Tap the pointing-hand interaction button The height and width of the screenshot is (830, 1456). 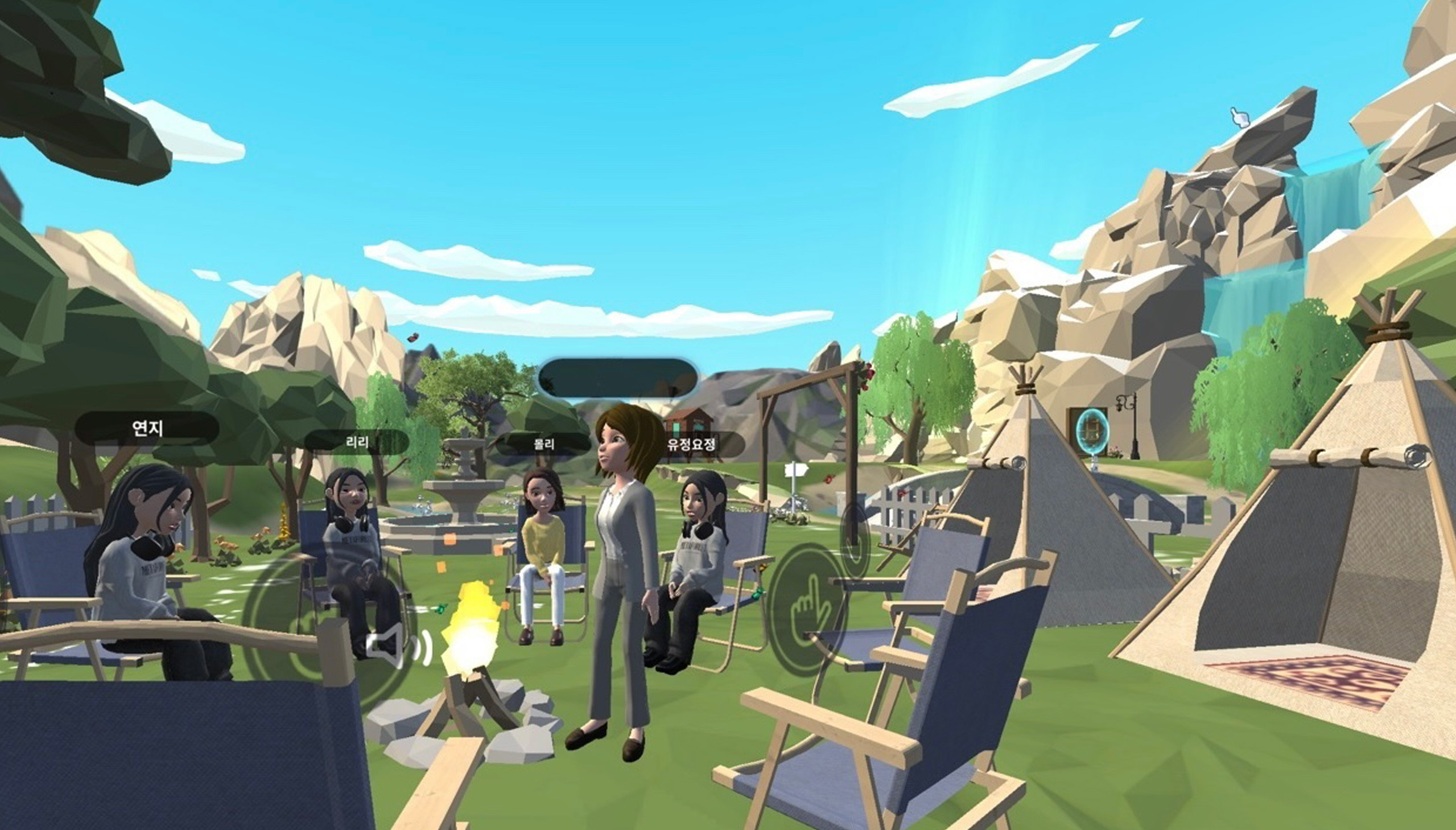[808, 609]
